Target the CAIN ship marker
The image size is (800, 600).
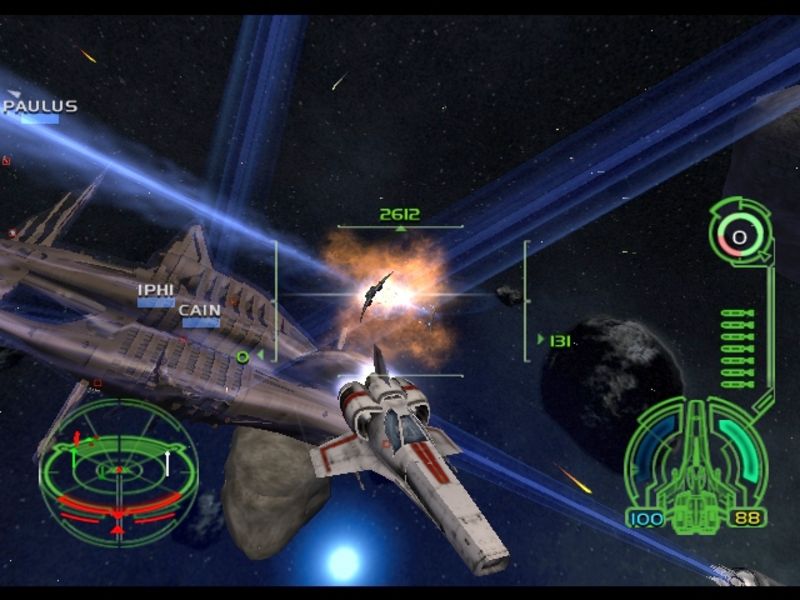[x=200, y=314]
